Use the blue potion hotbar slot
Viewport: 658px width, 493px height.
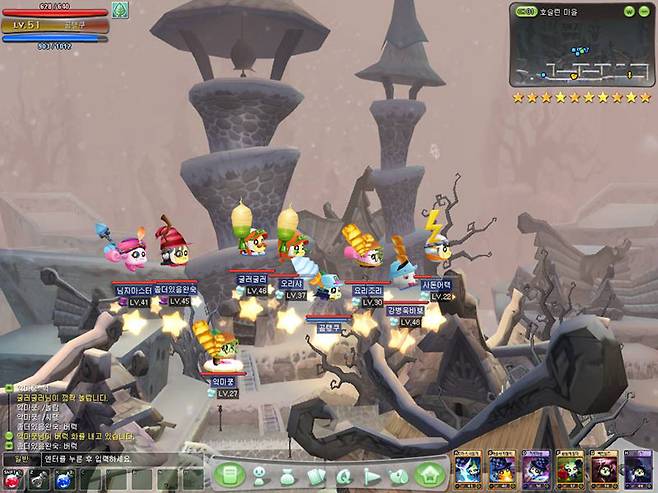pos(62,479)
